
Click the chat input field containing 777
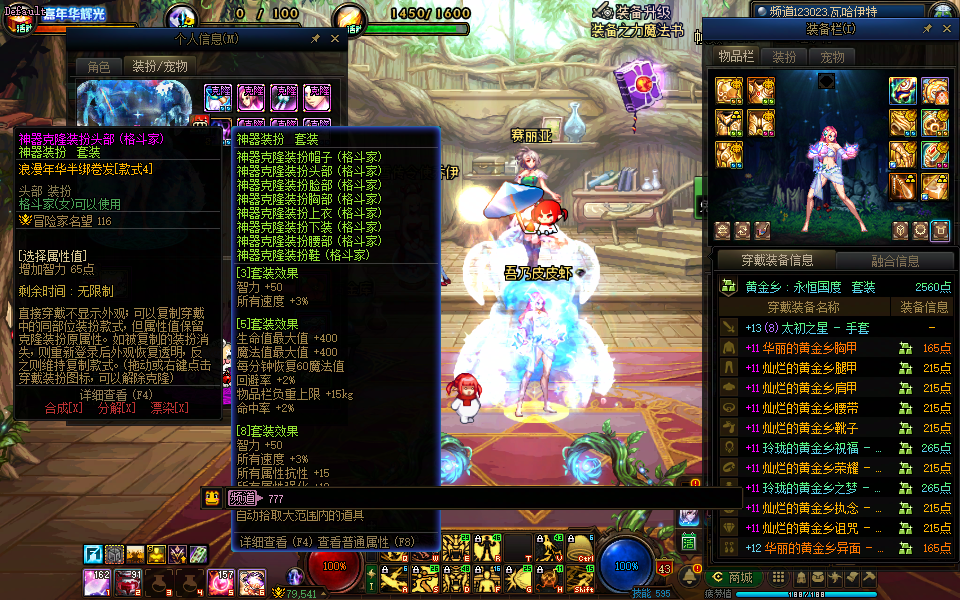click(480, 498)
